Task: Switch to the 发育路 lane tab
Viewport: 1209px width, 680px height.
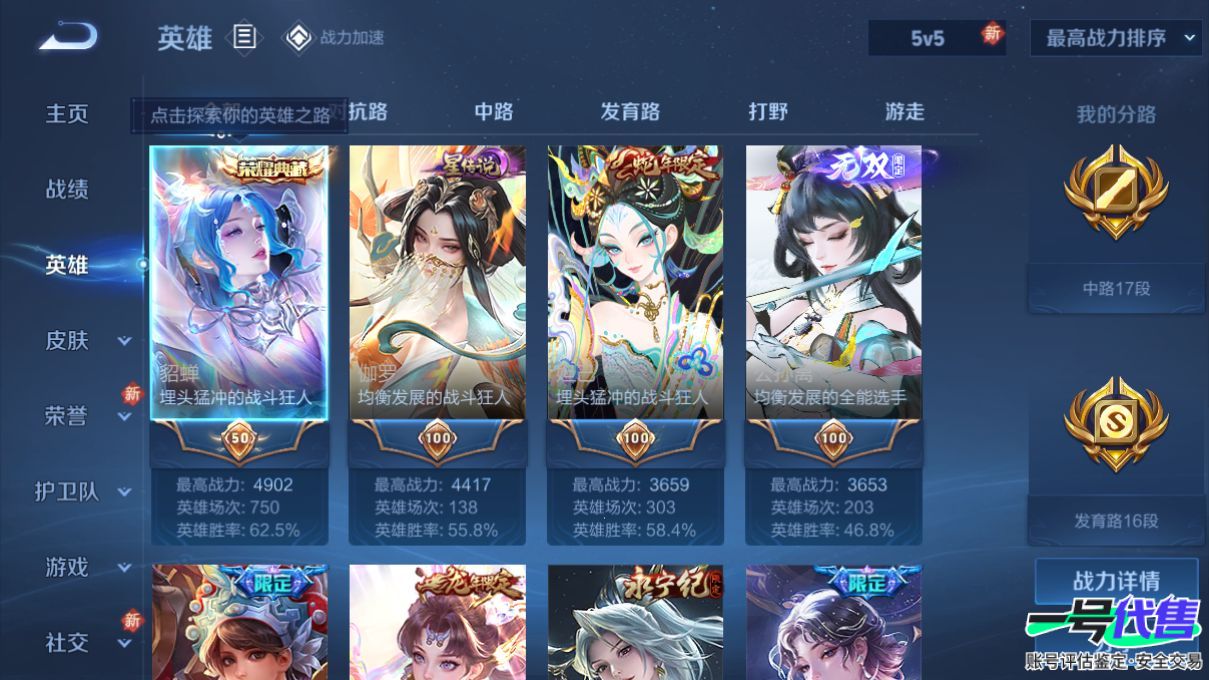Action: coord(630,112)
